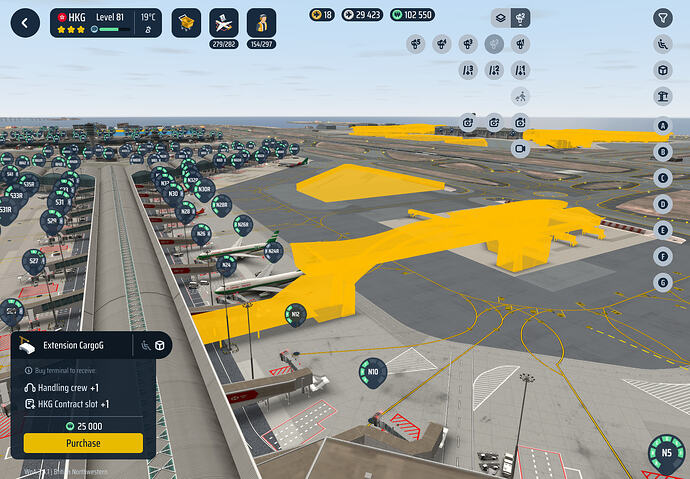Viewport: 690px width, 479px height.
Task: Open the airplane fleet panel
Action: click(225, 22)
